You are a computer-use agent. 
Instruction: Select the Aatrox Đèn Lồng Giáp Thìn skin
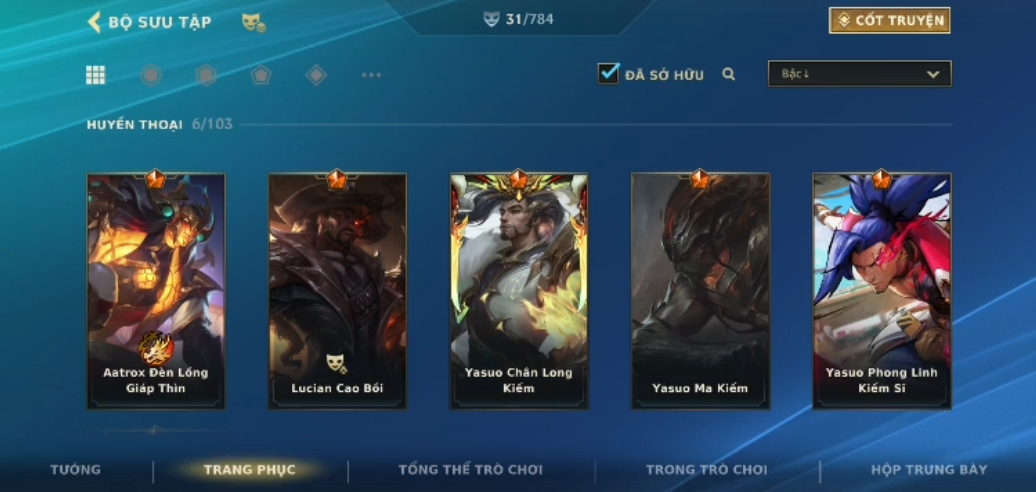(x=156, y=290)
